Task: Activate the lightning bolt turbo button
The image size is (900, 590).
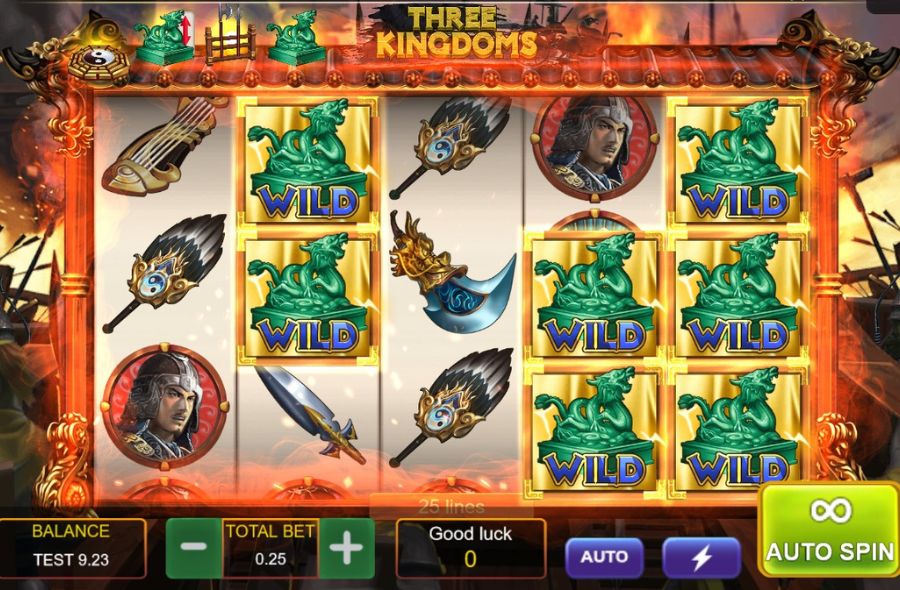Action: 701,558
